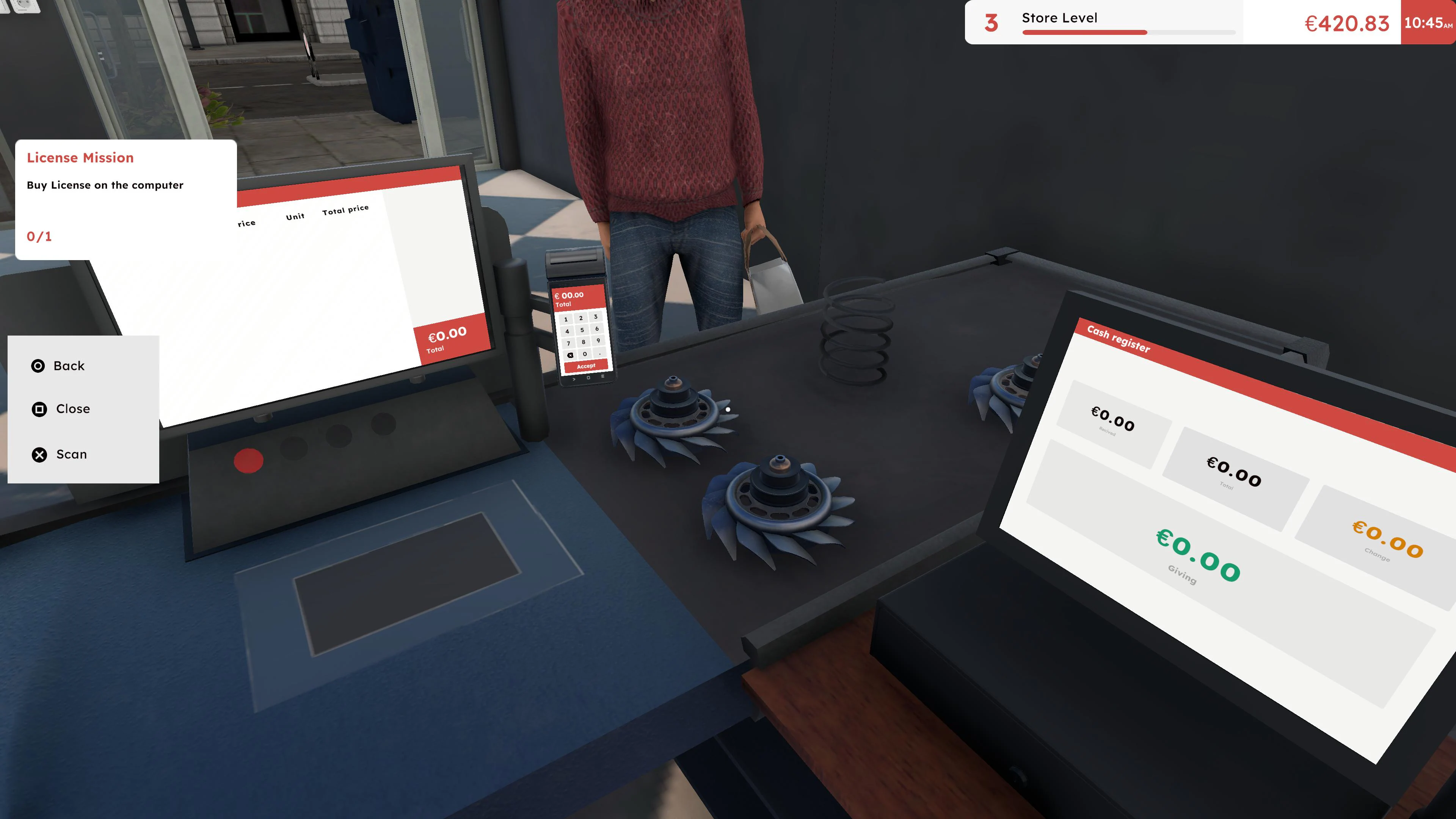Tap the home square icon on the terminal
1456x819 pixels.
pos(589,378)
